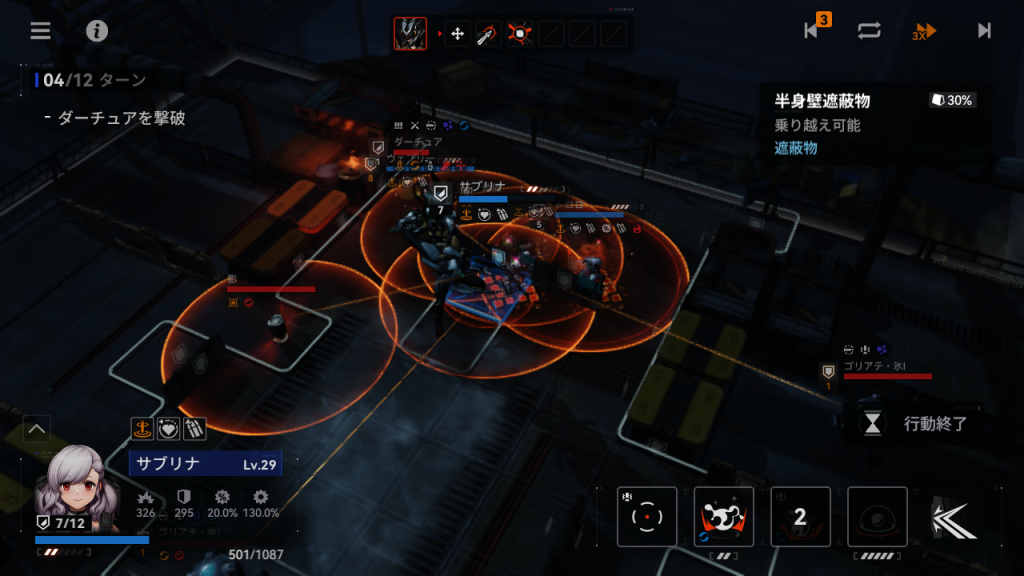Expand the panel with the up arrow

pyautogui.click(x=37, y=430)
